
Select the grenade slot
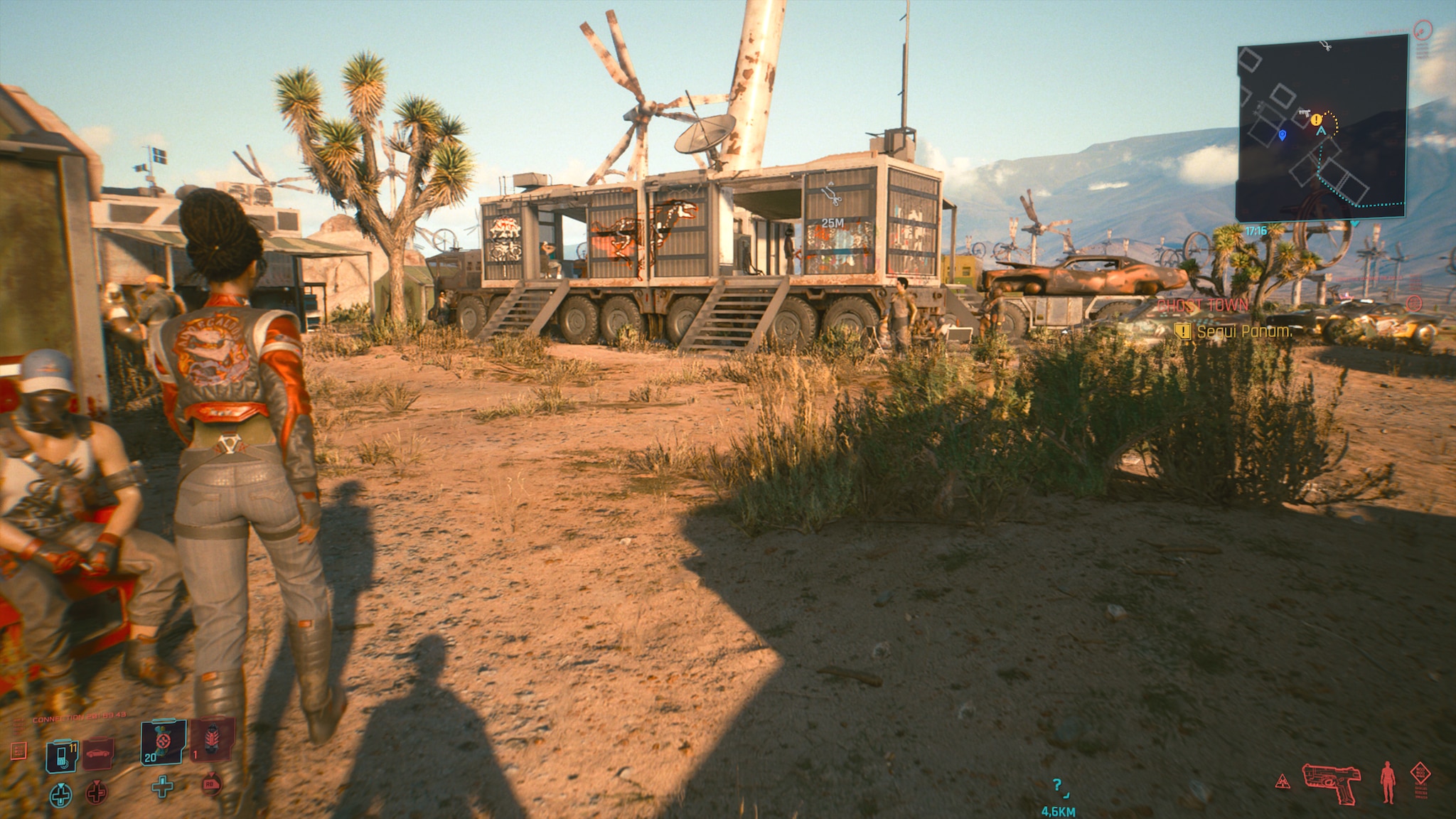(212, 740)
